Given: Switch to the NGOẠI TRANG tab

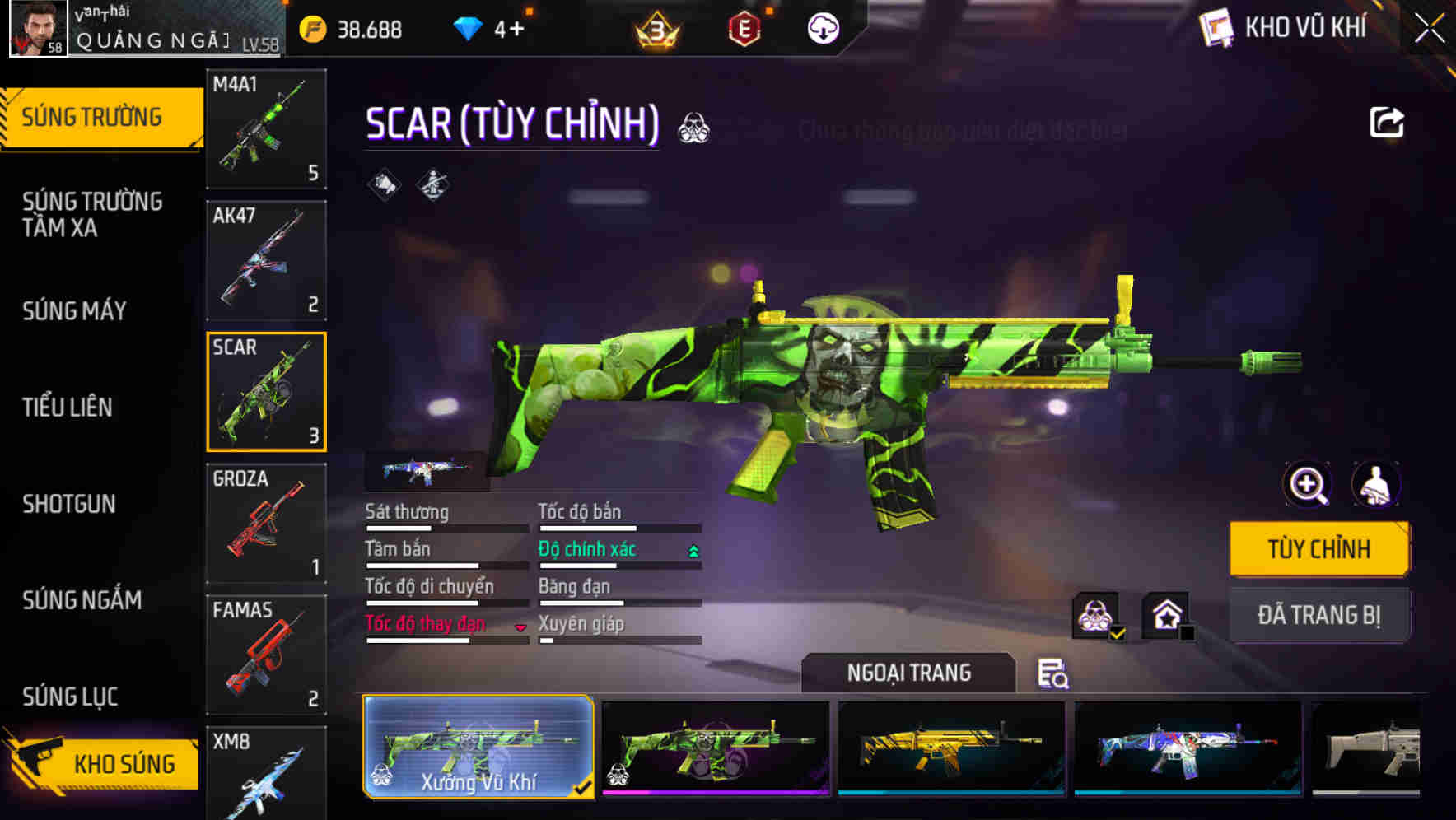Looking at the screenshot, I should coord(909,673).
